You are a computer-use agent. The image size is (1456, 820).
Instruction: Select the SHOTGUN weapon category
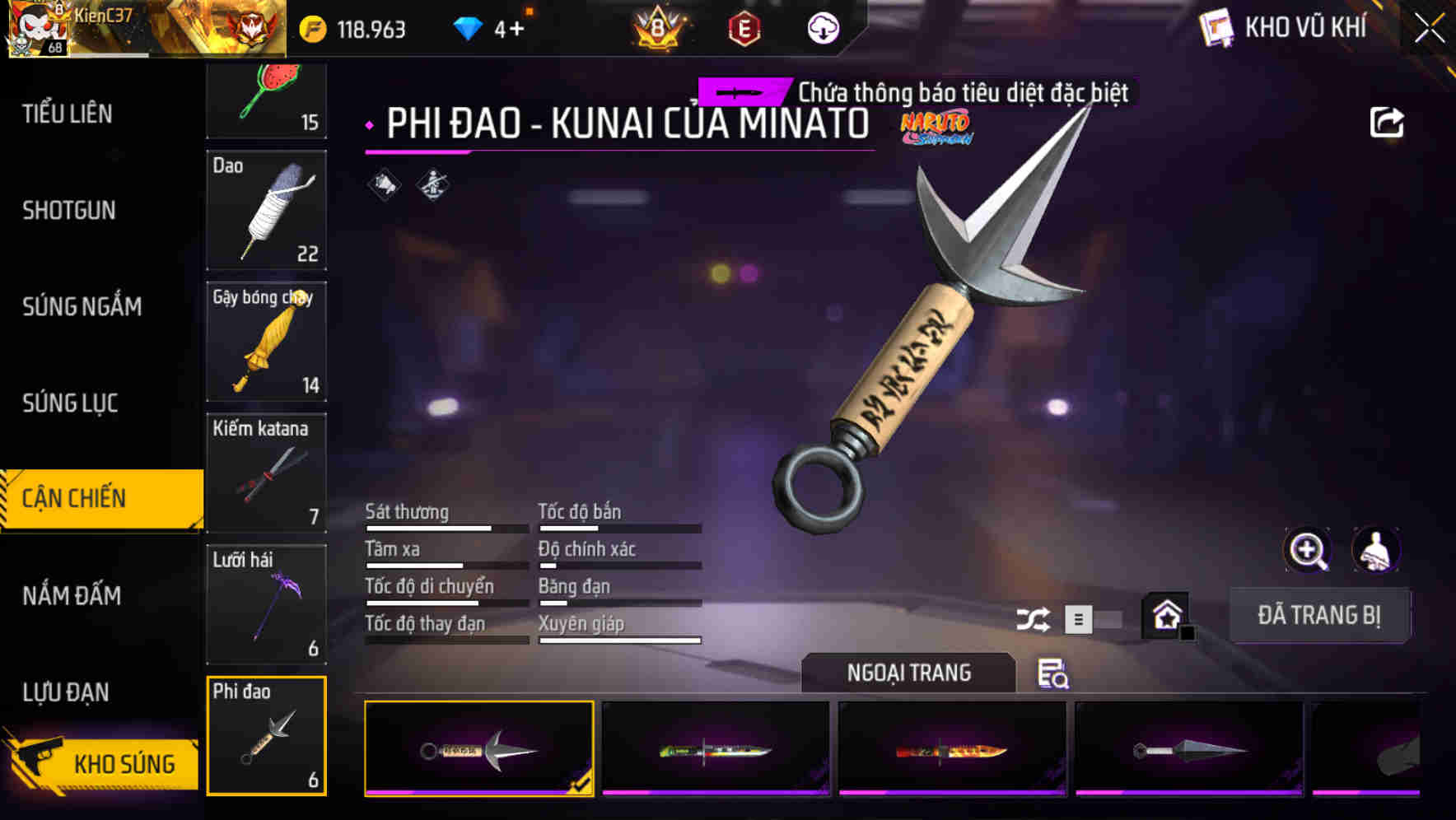click(x=68, y=211)
